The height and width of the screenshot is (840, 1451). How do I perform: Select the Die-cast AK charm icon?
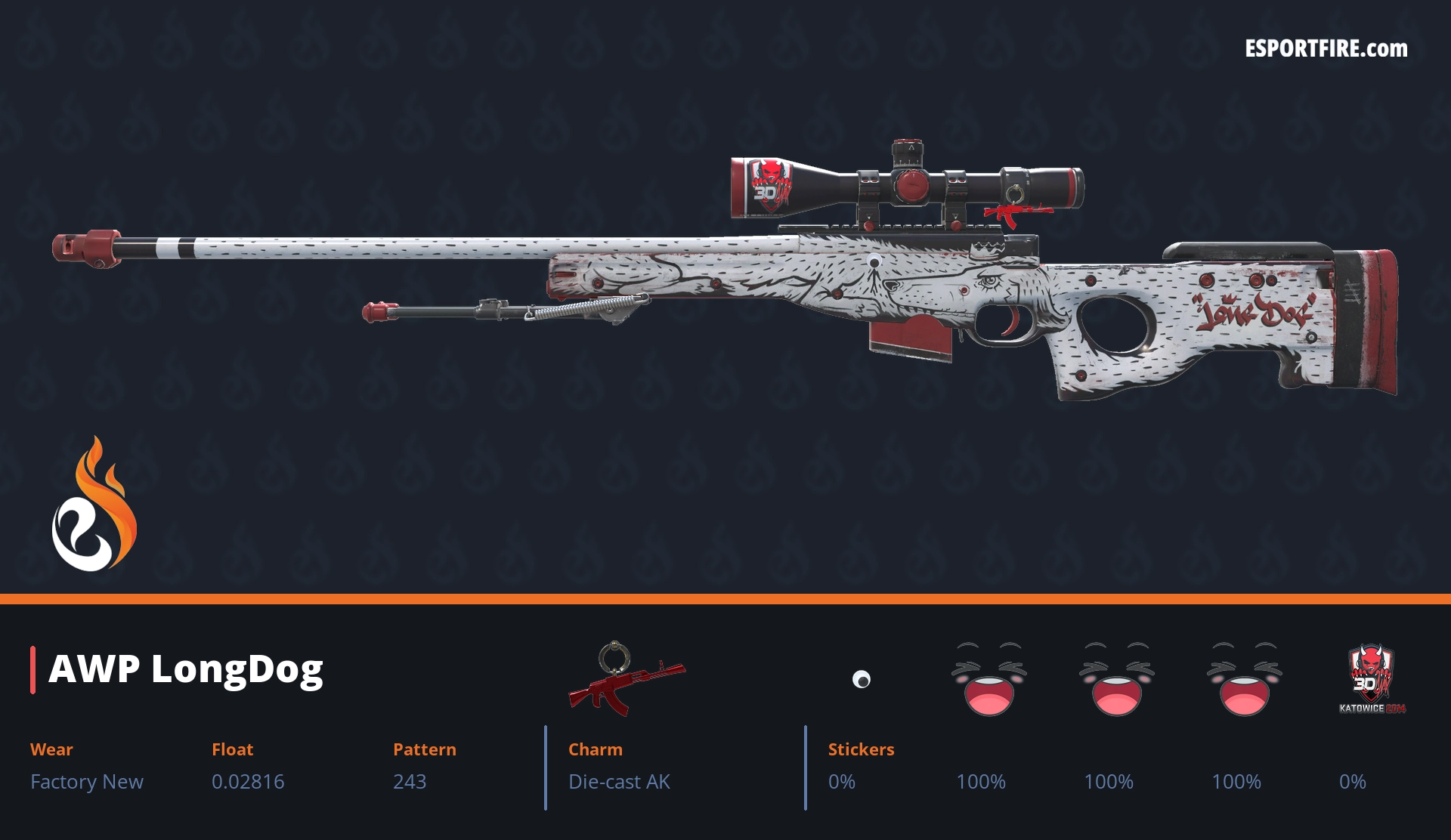[626, 678]
